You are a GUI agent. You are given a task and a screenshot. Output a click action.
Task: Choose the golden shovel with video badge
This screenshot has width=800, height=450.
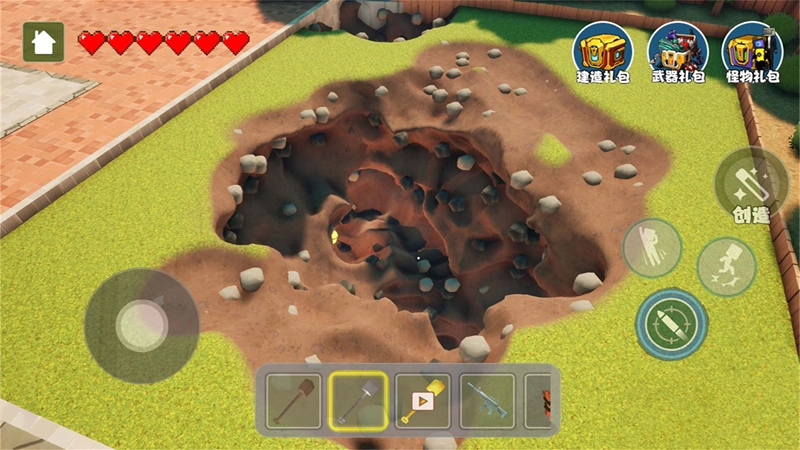coord(422,401)
